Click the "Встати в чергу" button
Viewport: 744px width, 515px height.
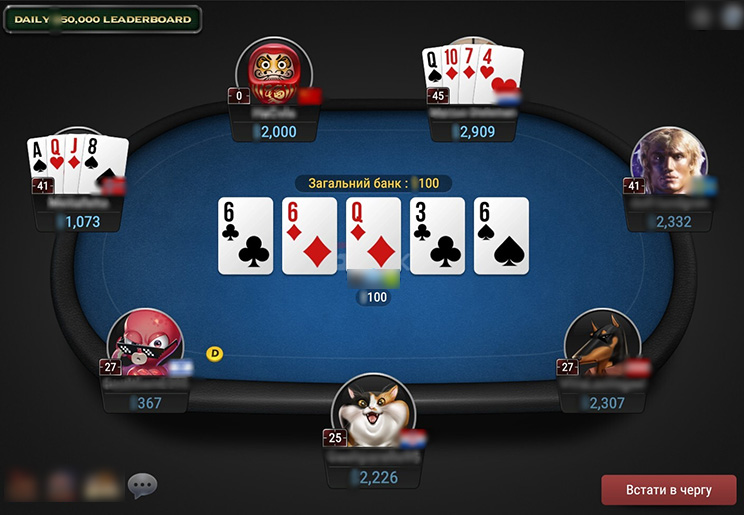[x=668, y=490]
